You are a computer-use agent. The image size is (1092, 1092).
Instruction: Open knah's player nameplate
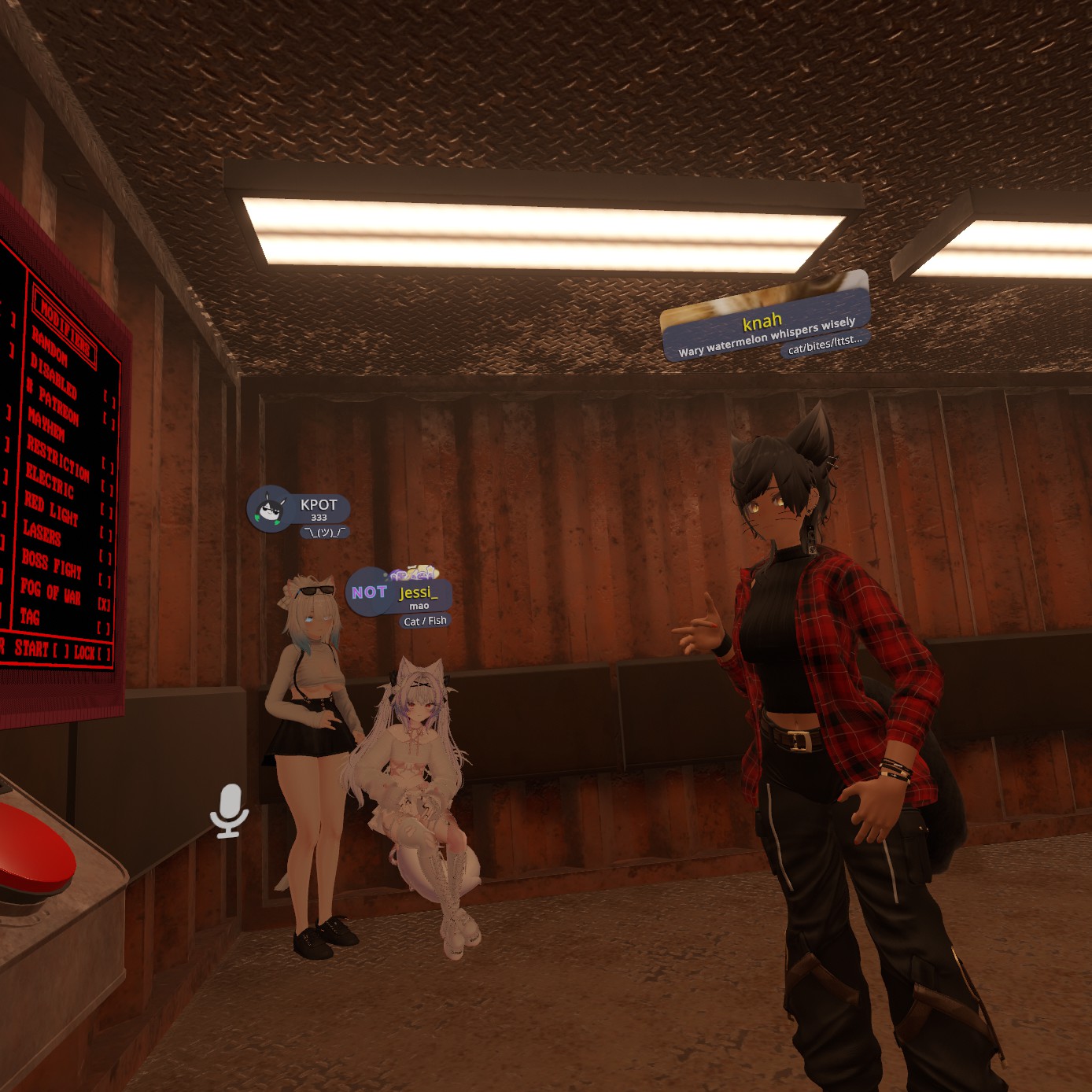coord(766,324)
